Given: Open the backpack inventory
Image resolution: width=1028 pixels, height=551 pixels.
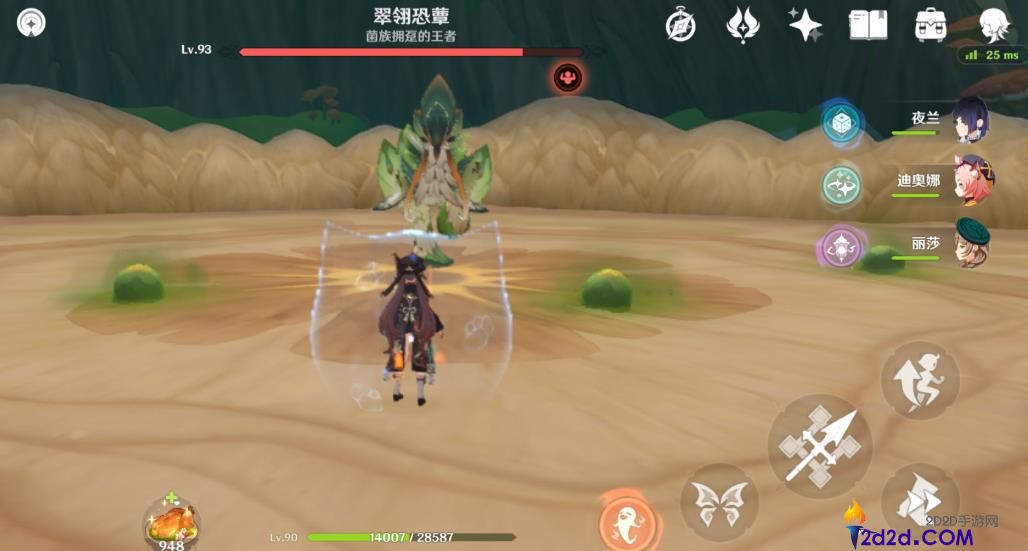Looking at the screenshot, I should pyautogui.click(x=930, y=25).
